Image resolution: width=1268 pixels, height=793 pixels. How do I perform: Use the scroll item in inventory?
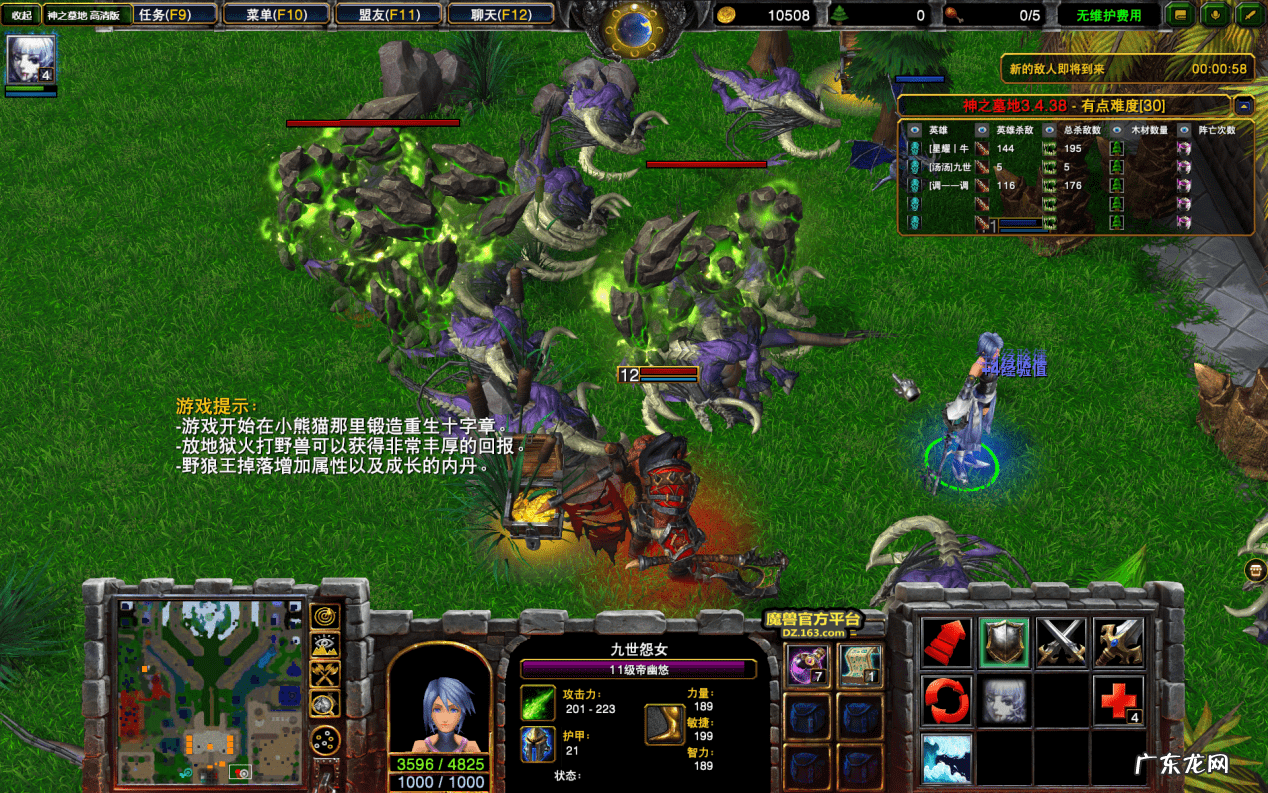coord(859,665)
